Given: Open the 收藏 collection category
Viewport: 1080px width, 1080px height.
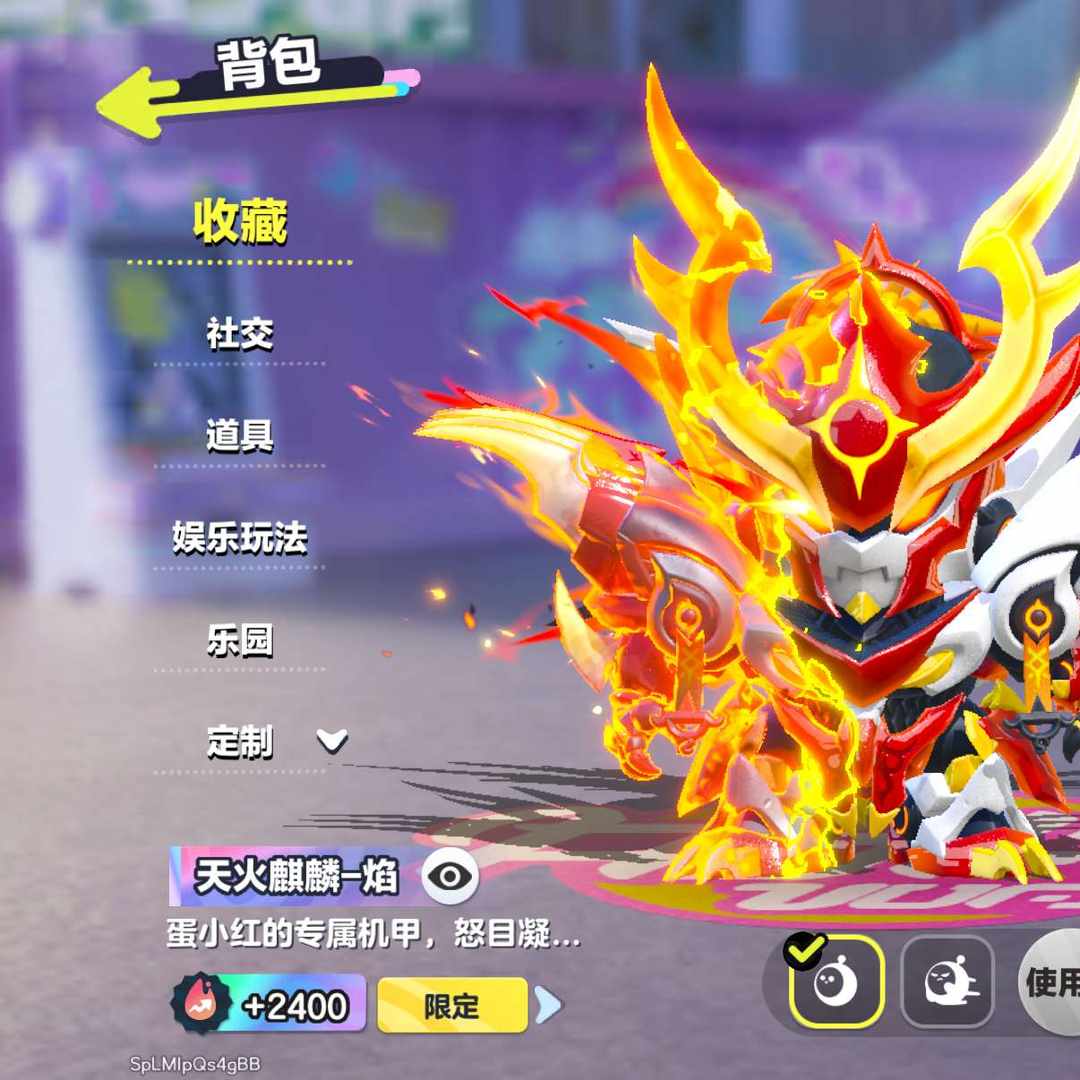Looking at the screenshot, I should click(240, 223).
